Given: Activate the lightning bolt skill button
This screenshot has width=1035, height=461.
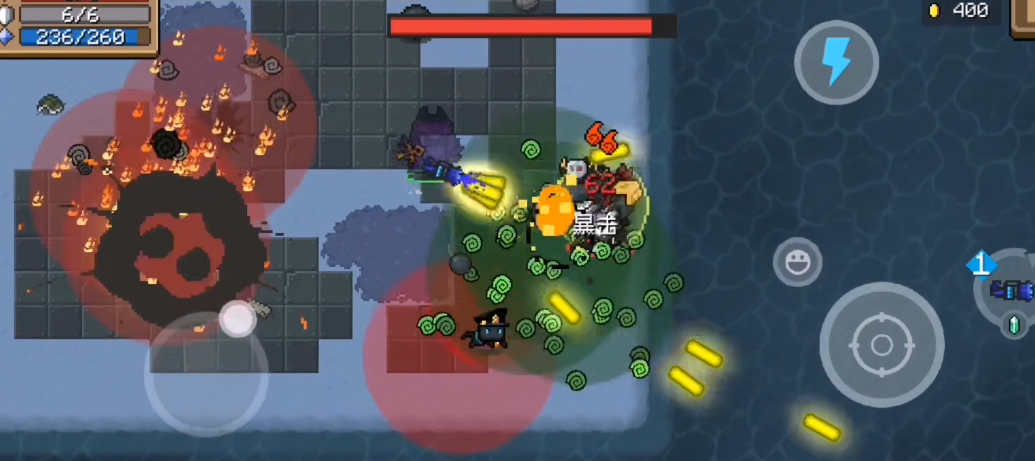Looking at the screenshot, I should click(836, 63).
